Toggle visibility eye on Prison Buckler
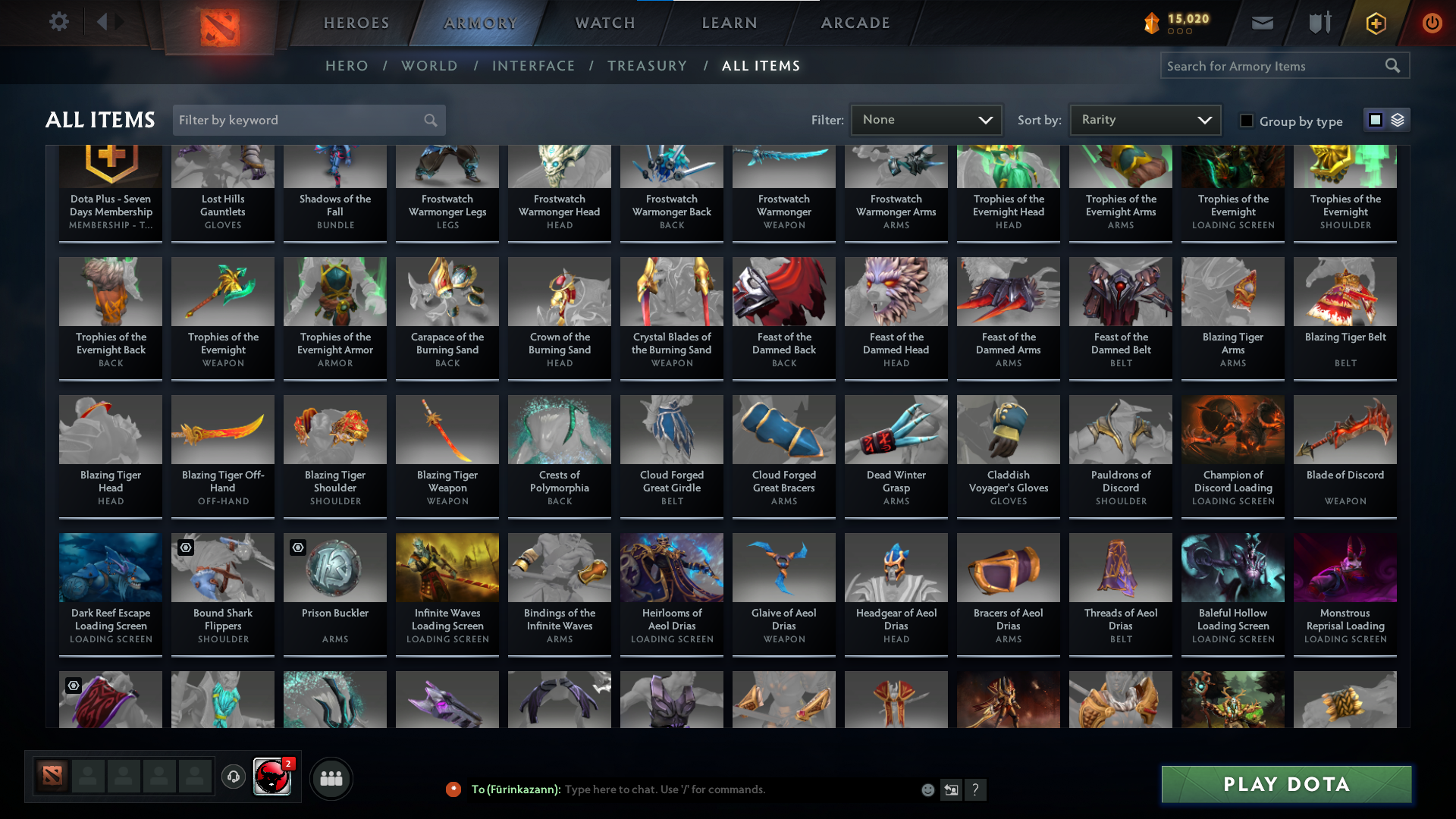Screen dimensions: 1456x819 pyautogui.click(x=297, y=547)
